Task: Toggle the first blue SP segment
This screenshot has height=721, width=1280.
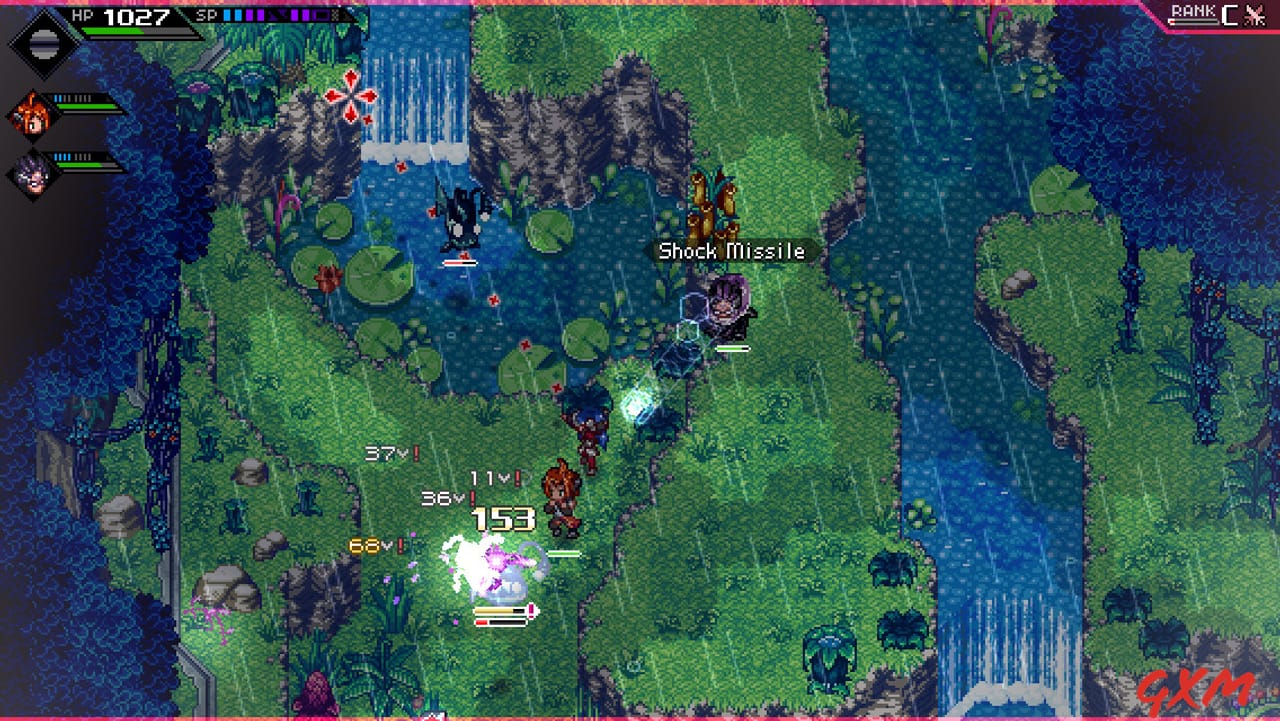Action: point(226,14)
